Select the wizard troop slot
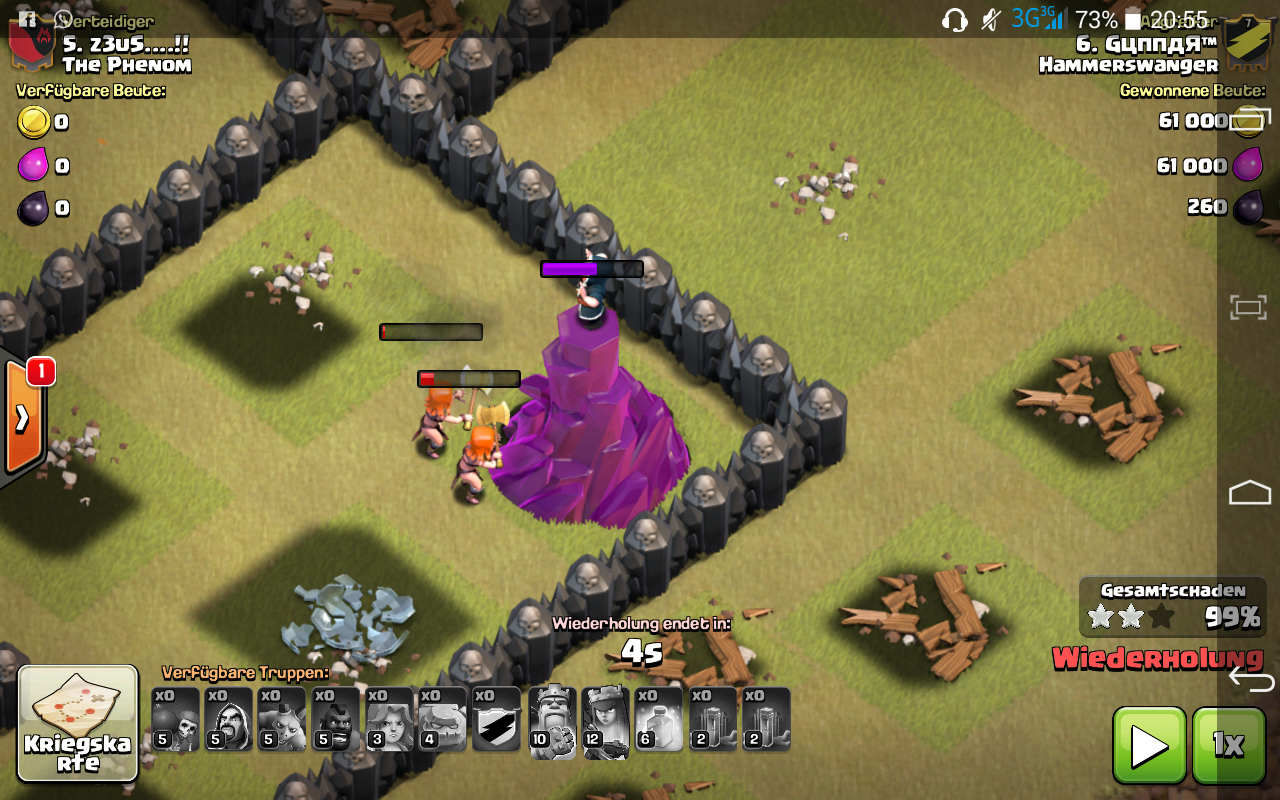Viewport: 1280px width, 800px height. pos(228,719)
